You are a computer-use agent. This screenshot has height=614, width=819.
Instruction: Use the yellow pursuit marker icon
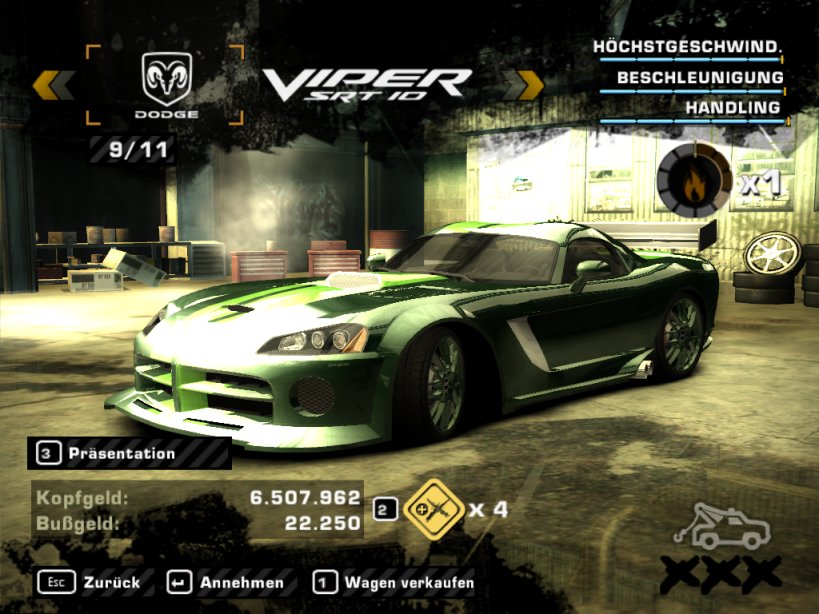coord(432,508)
